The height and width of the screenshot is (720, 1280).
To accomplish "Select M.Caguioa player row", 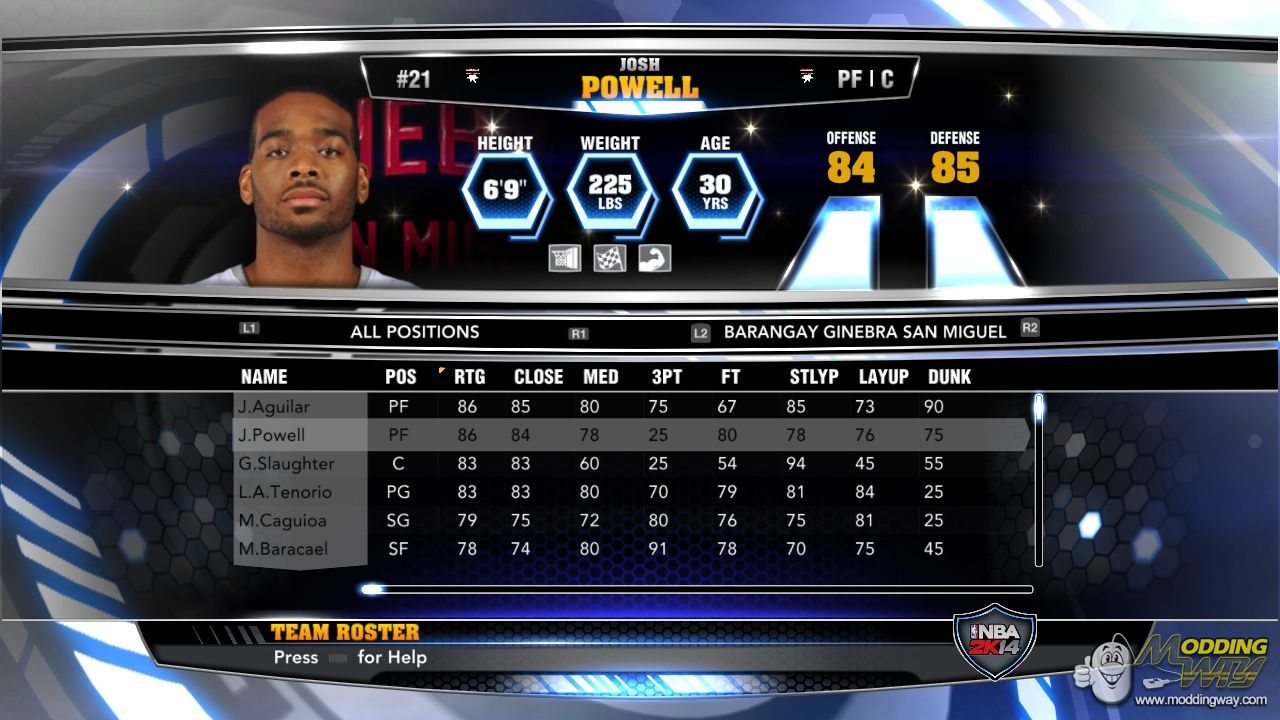I will 300,520.
